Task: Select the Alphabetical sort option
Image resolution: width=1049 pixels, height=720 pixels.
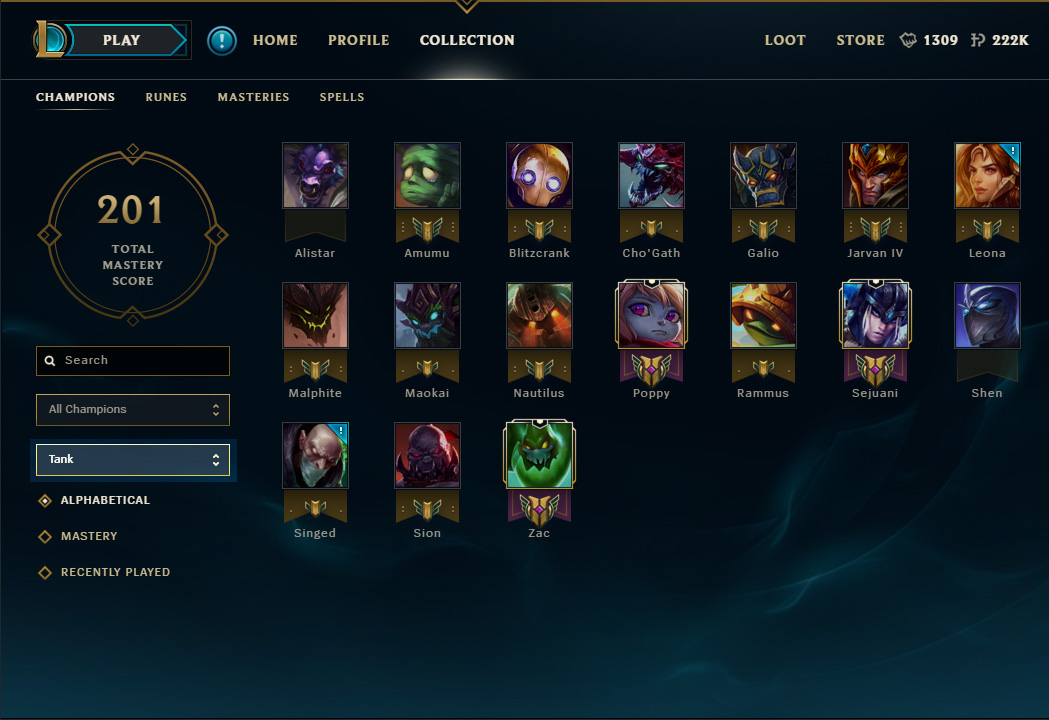Action: click(105, 500)
